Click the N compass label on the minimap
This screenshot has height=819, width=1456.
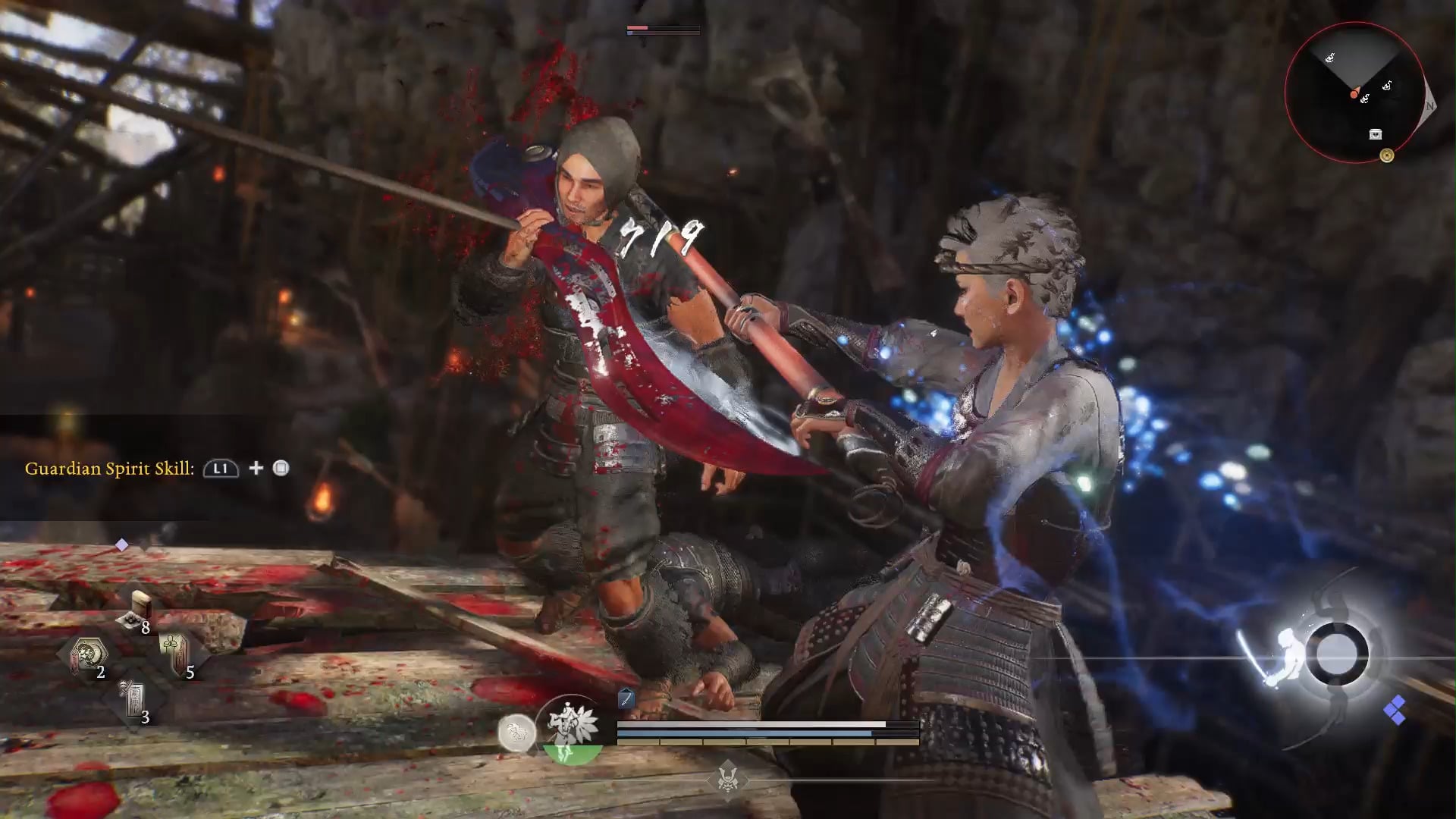1430,106
